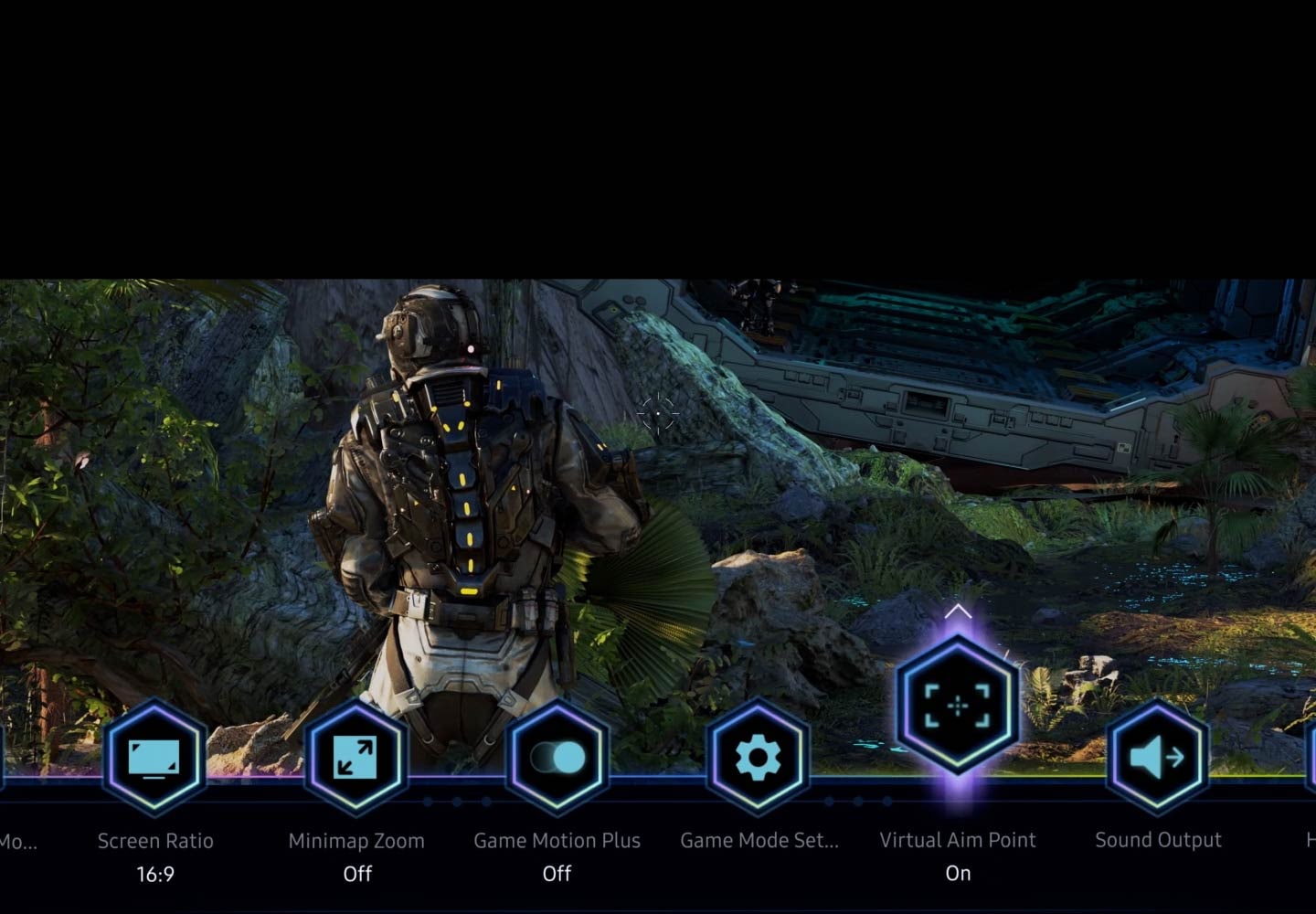Screen dimensions: 1316x914
Task: Click the aim crosshair in the game view
Action: coord(658,414)
